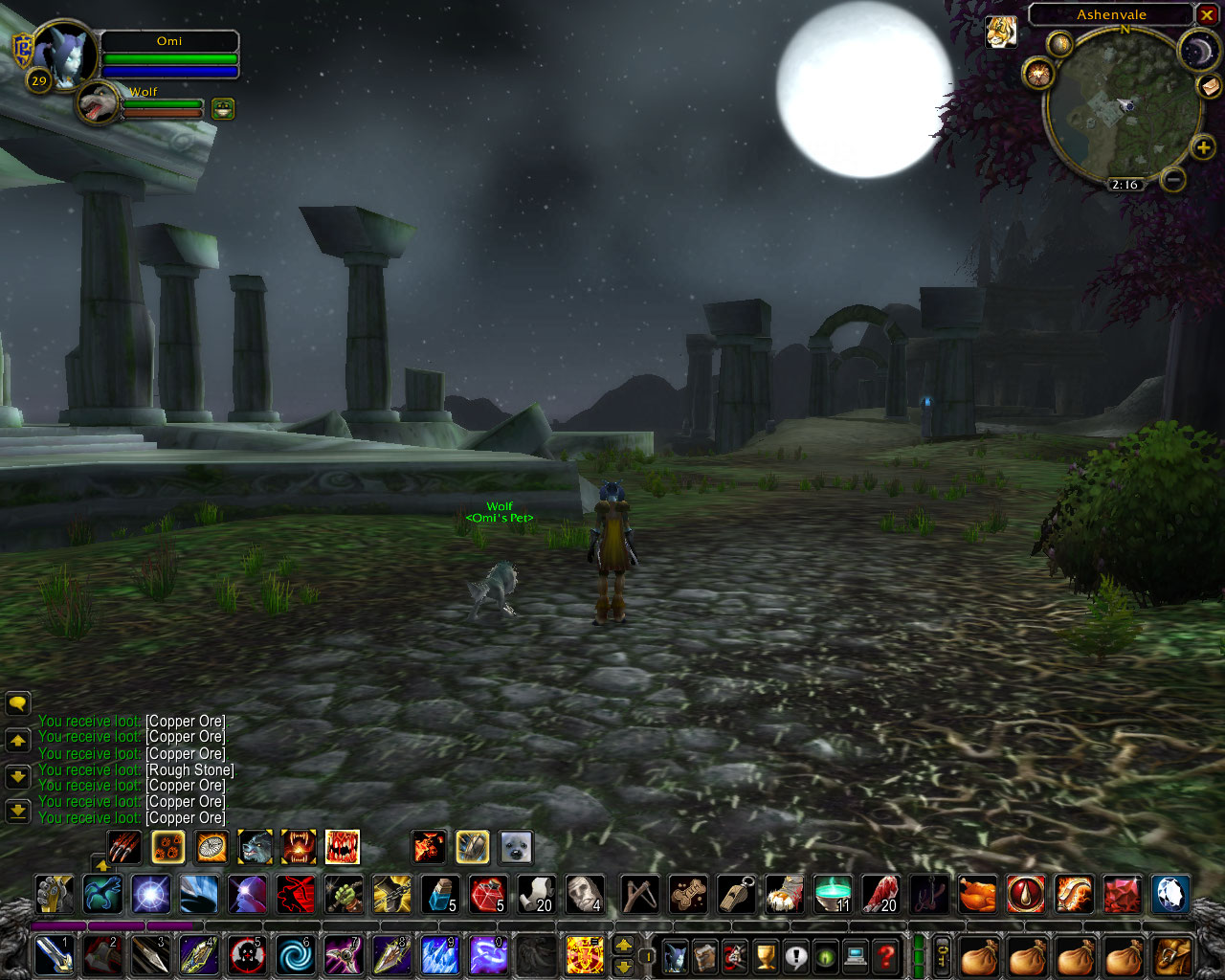Open the spellbook scroll icon in the micro menu

pyautogui.click(x=705, y=955)
